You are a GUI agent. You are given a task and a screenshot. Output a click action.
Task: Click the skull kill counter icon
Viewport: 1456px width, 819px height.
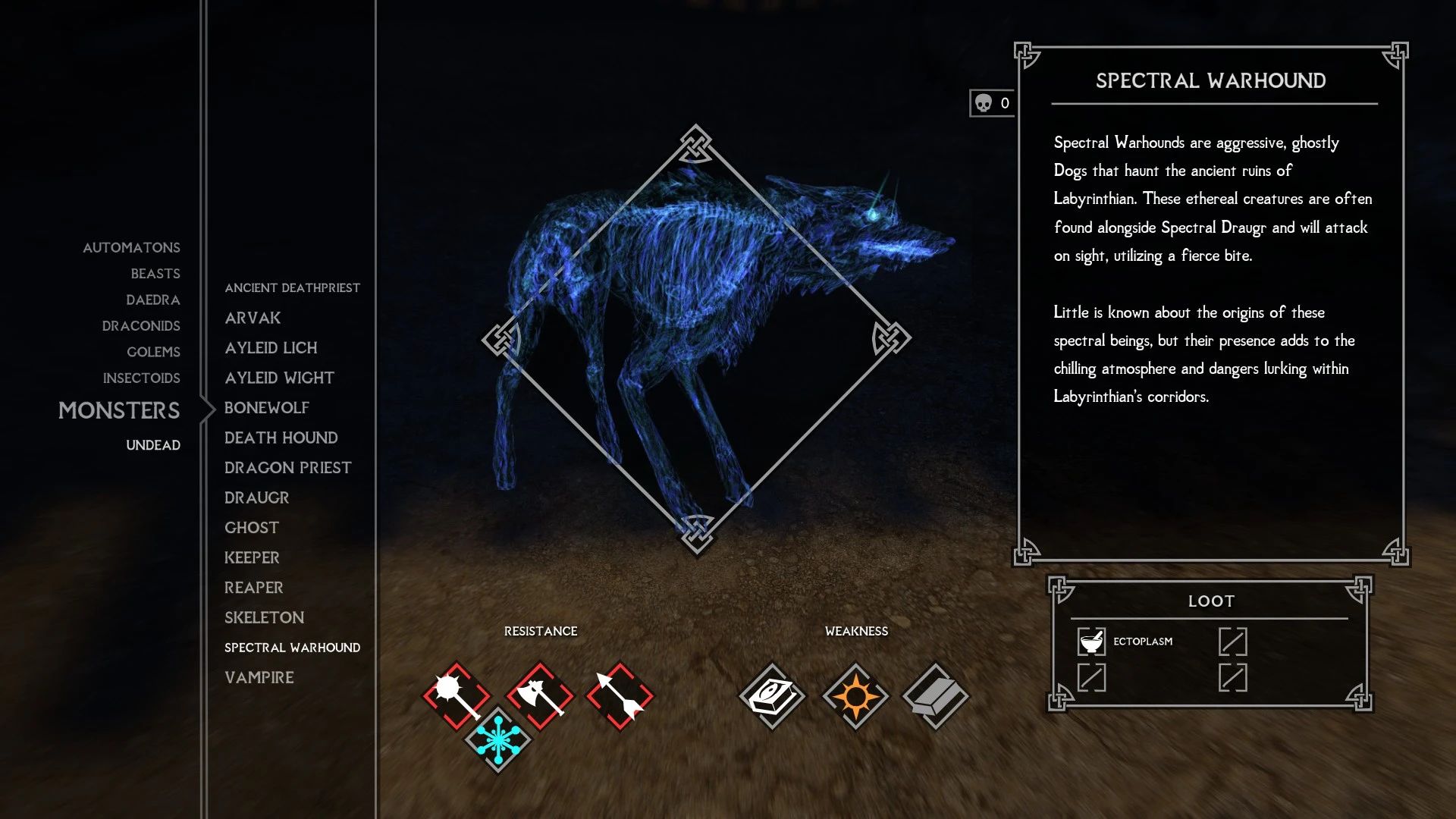(x=983, y=101)
